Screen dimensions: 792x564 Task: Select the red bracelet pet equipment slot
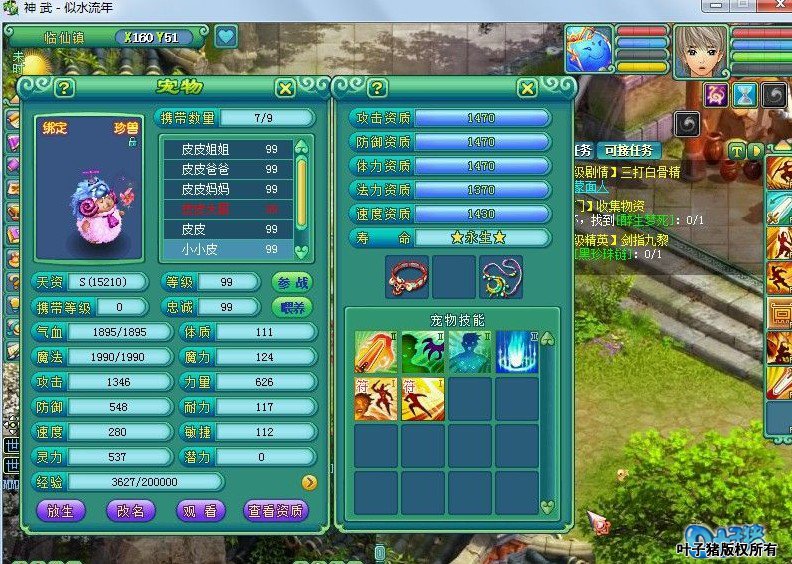pyautogui.click(x=407, y=277)
